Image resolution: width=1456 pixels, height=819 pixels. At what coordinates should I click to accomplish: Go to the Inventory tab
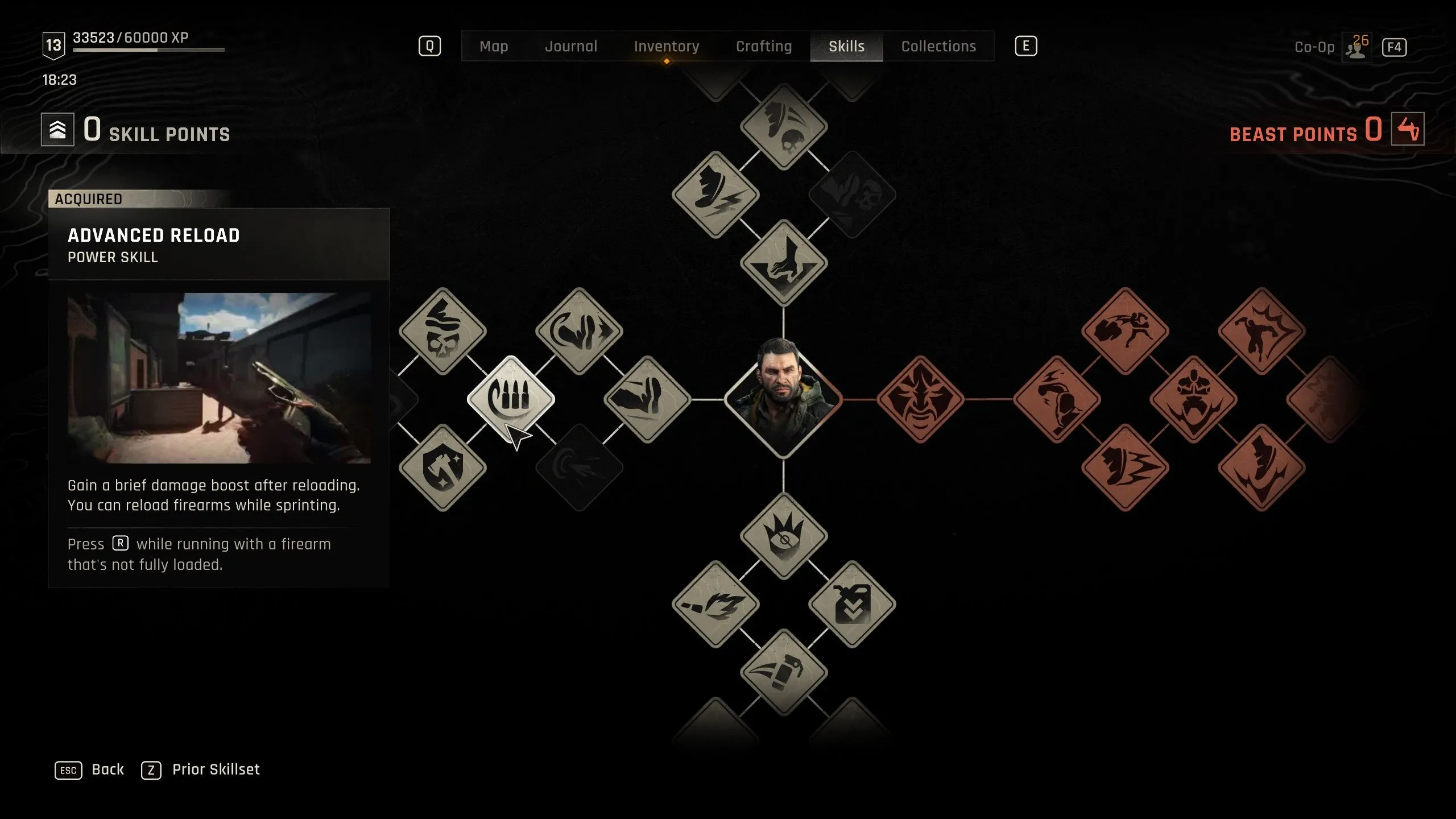pyautogui.click(x=666, y=47)
